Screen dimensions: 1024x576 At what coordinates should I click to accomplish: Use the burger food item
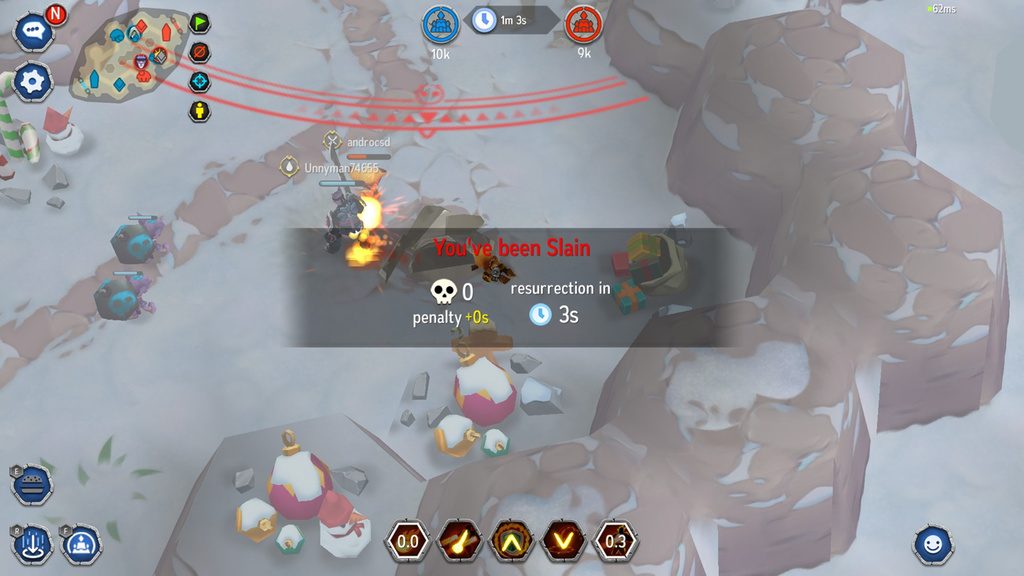tap(33, 485)
